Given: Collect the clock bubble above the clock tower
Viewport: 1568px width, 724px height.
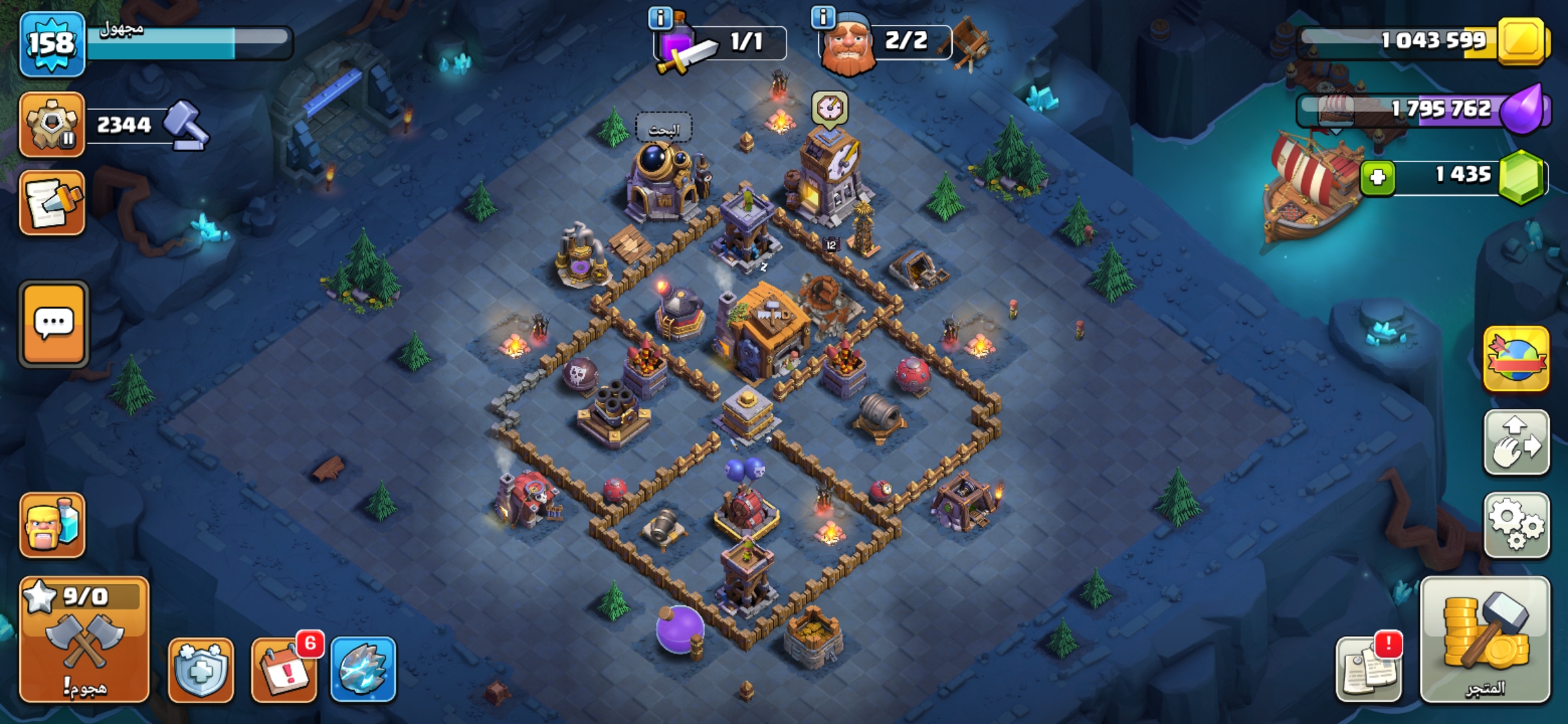Looking at the screenshot, I should [830, 109].
